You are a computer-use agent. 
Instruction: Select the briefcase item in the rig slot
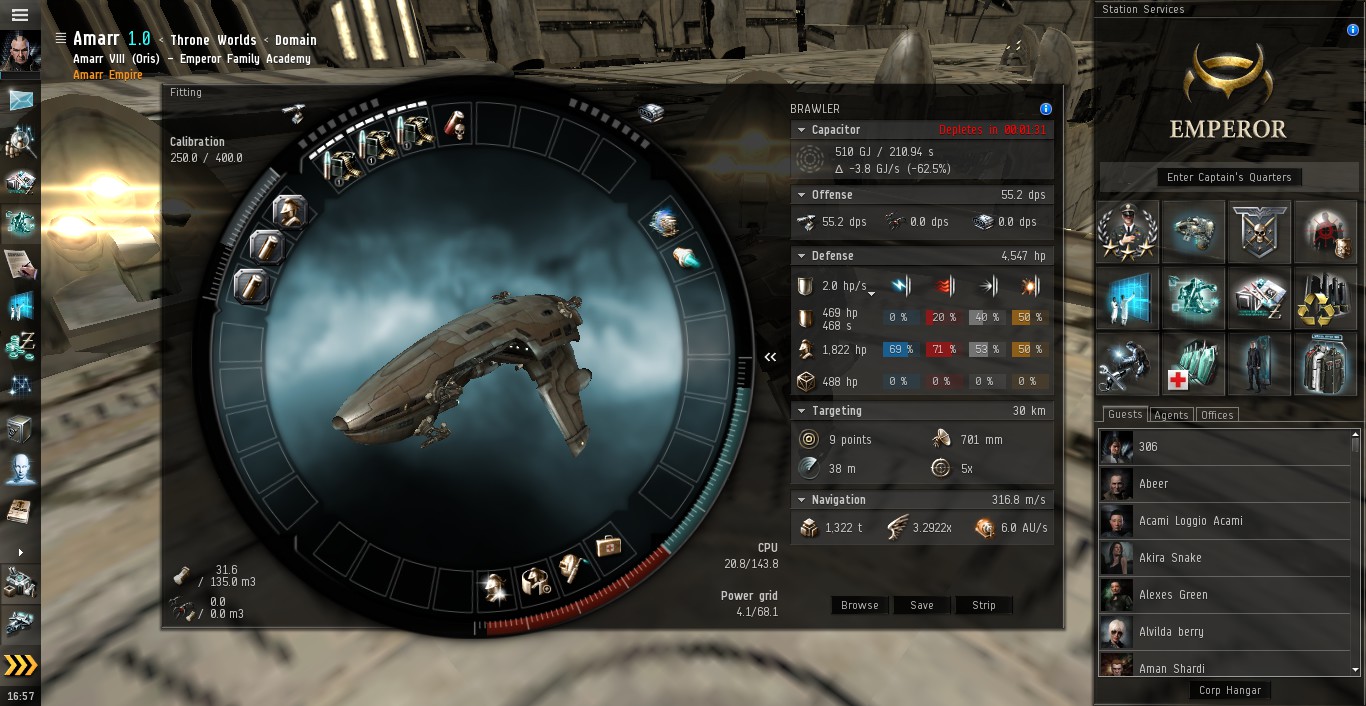click(x=608, y=546)
